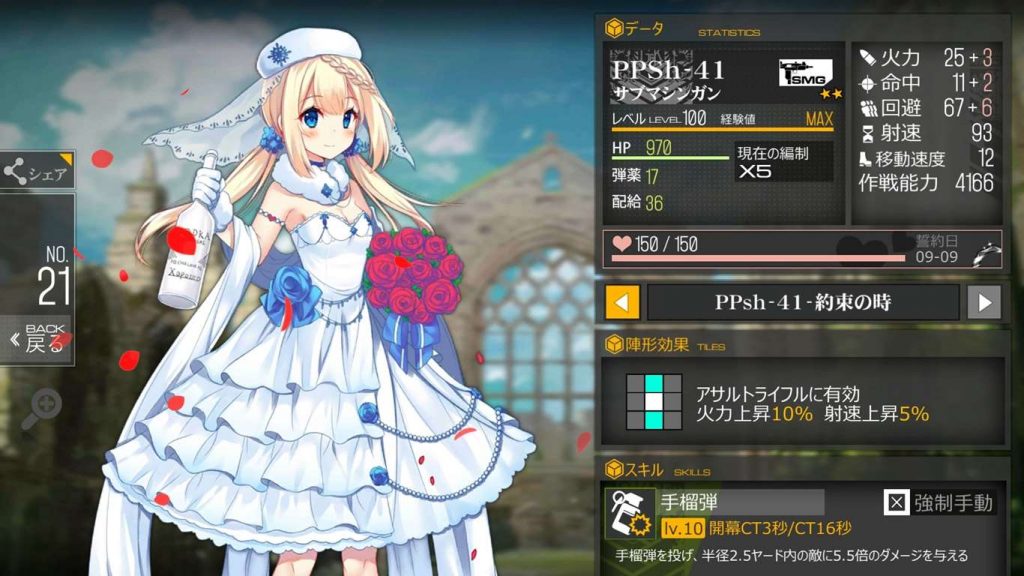Go back with the 戻る button

(x=36, y=340)
